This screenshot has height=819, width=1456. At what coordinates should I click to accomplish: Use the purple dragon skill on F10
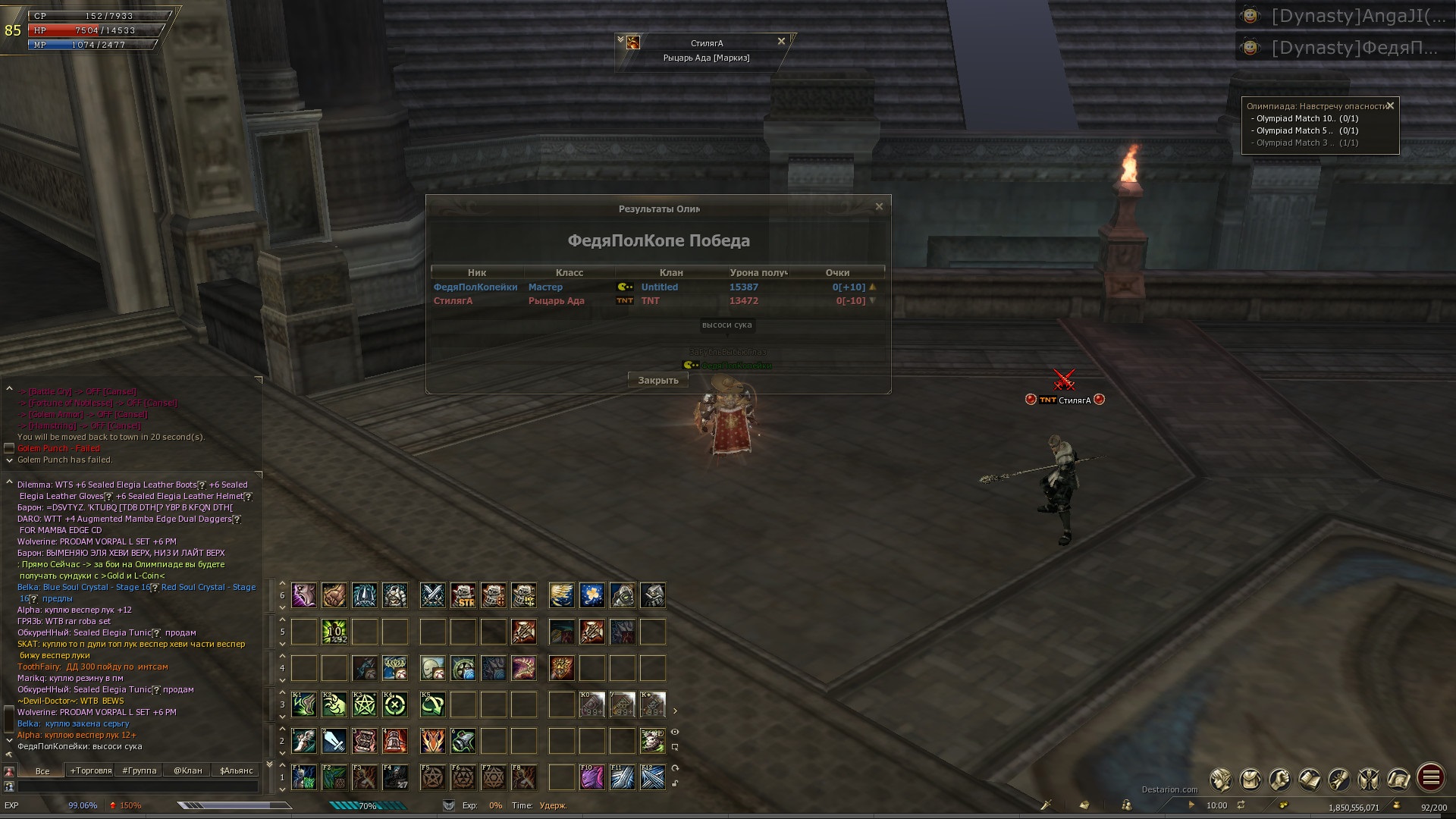tap(592, 777)
